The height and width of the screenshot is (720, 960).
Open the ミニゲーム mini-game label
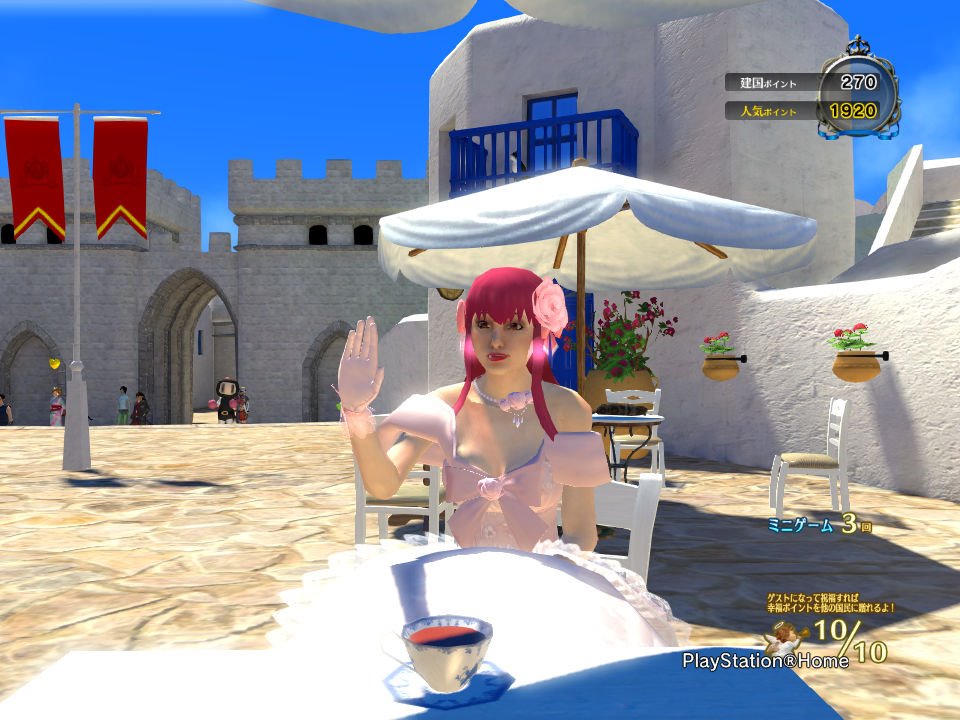(800, 525)
